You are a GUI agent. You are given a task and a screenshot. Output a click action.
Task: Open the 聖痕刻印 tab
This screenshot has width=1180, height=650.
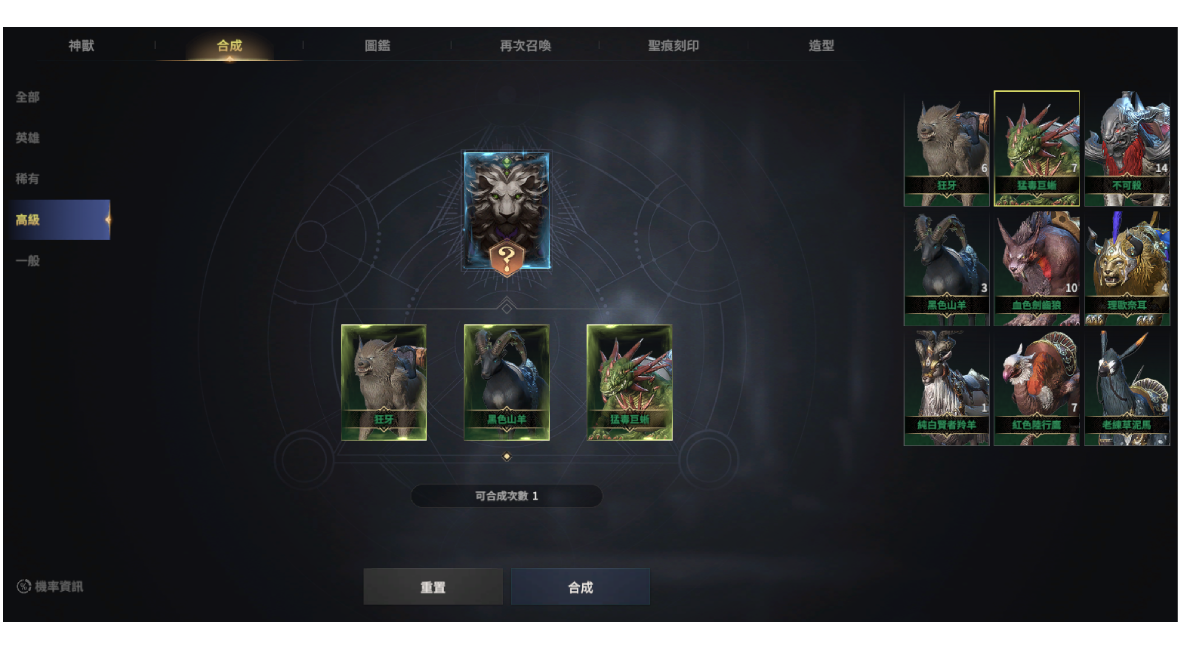[673, 46]
